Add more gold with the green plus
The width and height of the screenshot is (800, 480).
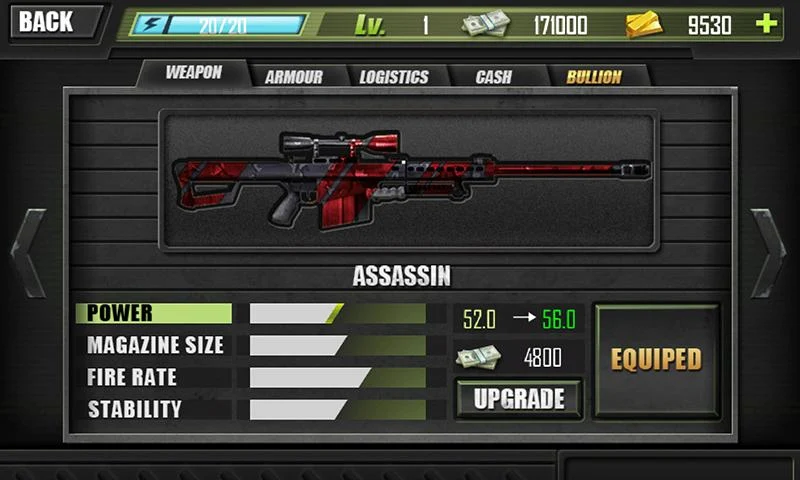[766, 24]
